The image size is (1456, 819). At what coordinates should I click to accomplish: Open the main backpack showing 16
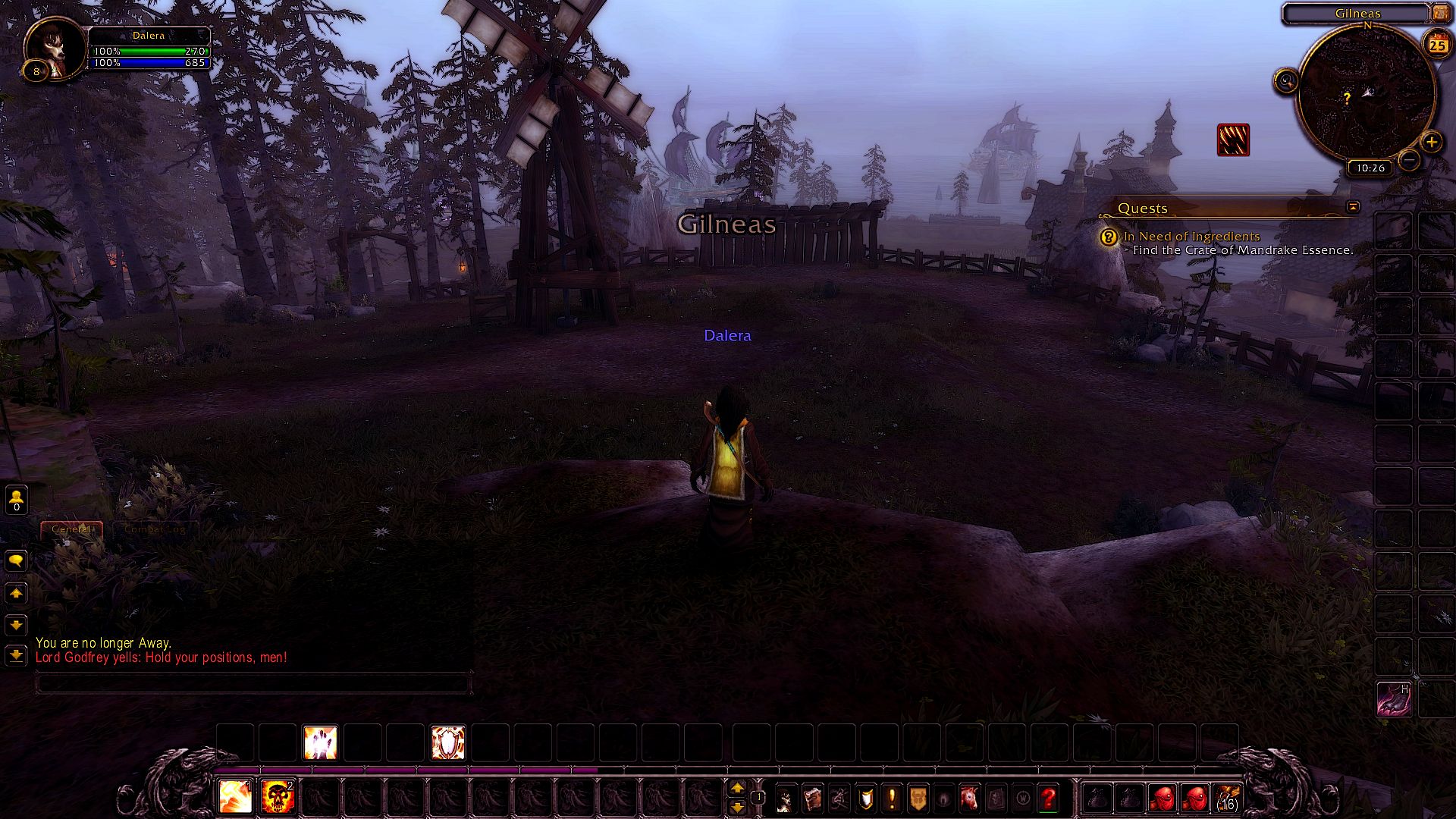pyautogui.click(x=1227, y=798)
